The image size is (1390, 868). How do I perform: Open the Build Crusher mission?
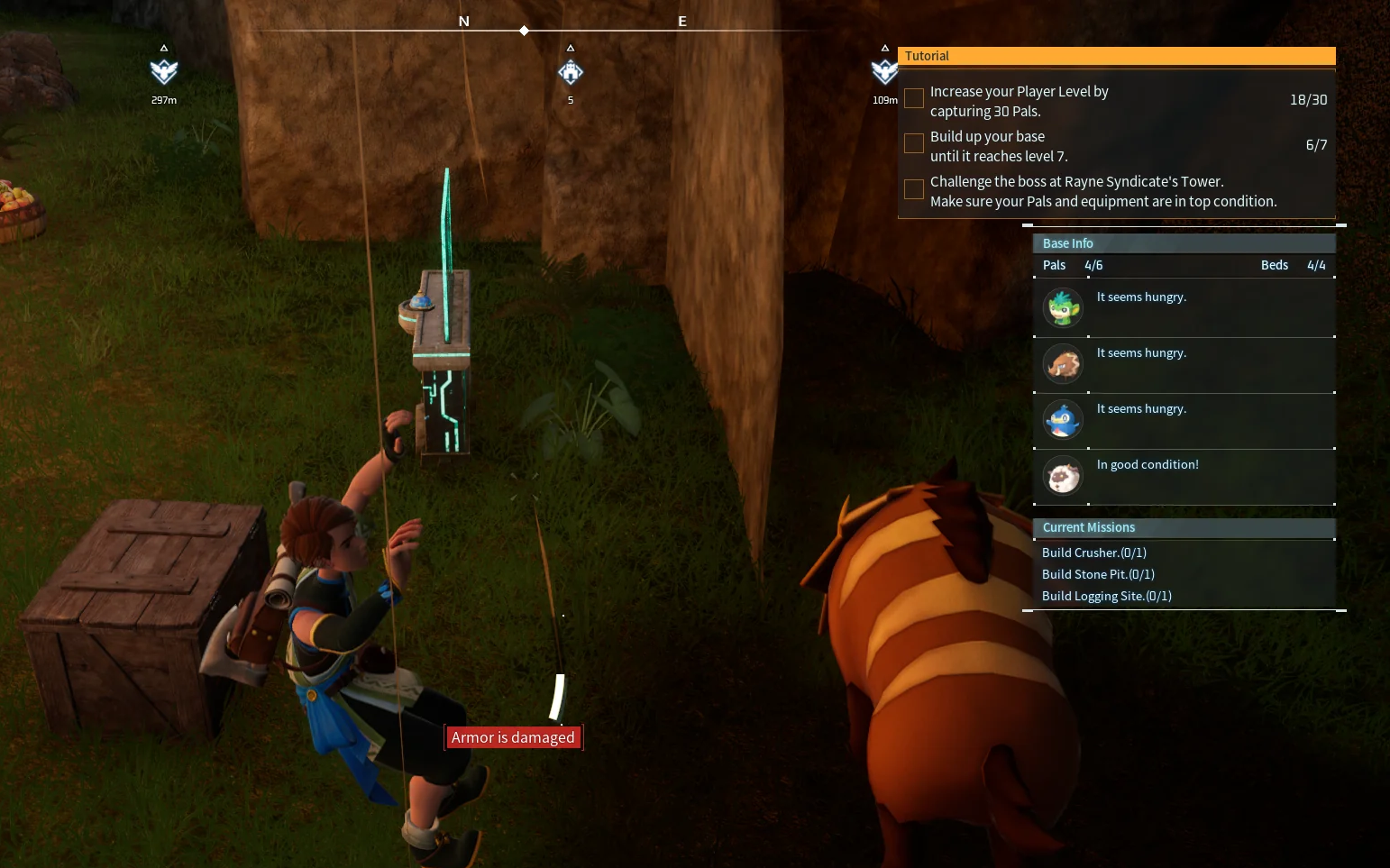pos(1094,553)
